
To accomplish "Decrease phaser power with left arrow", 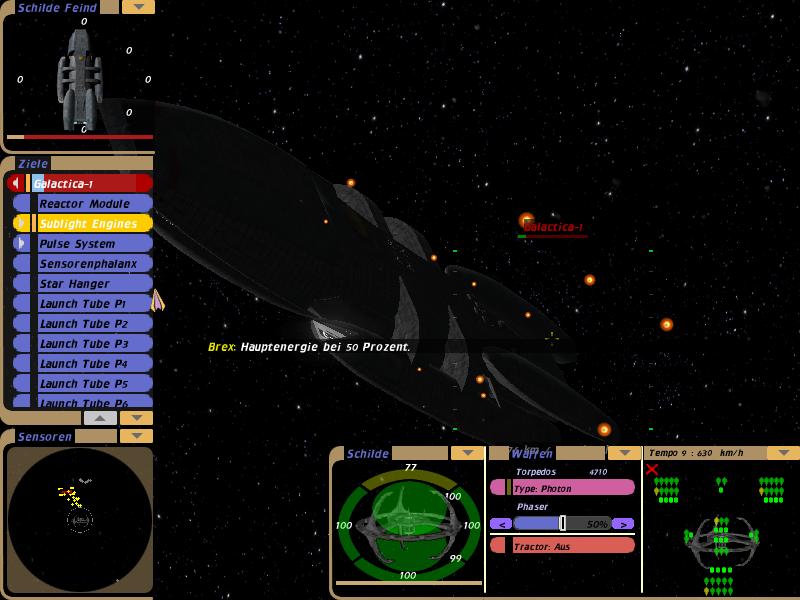I will [500, 523].
